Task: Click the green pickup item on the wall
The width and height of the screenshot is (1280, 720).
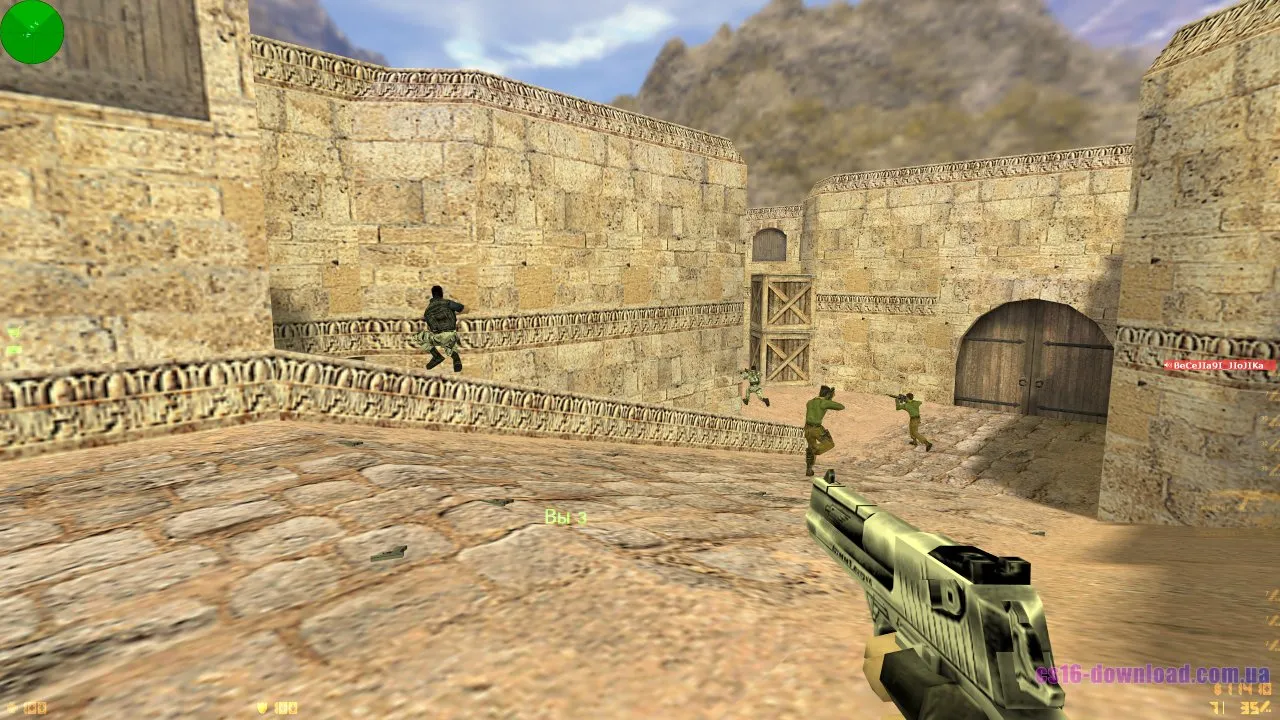Action: (x=12, y=330)
